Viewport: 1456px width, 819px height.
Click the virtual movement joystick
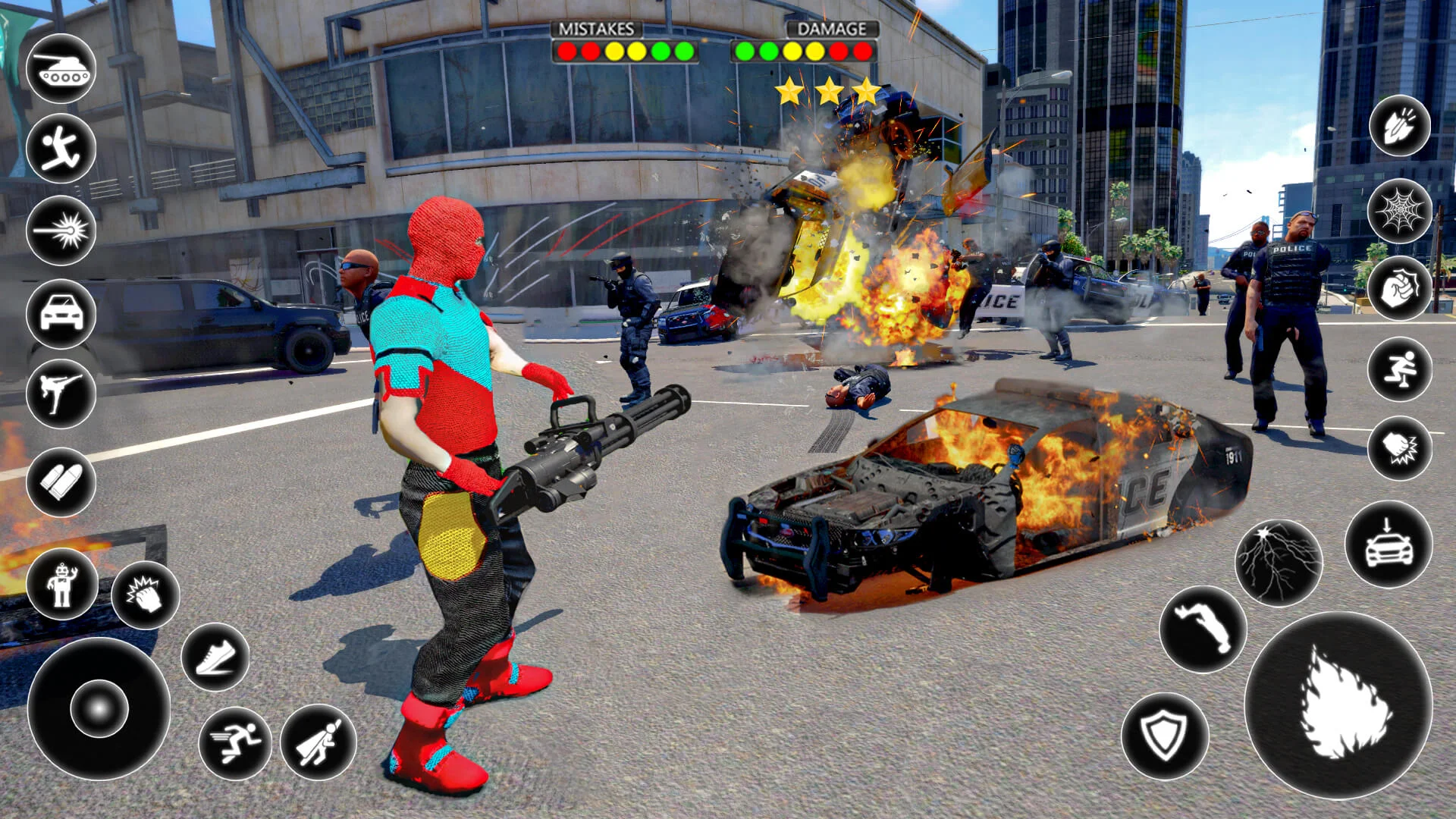click(99, 708)
